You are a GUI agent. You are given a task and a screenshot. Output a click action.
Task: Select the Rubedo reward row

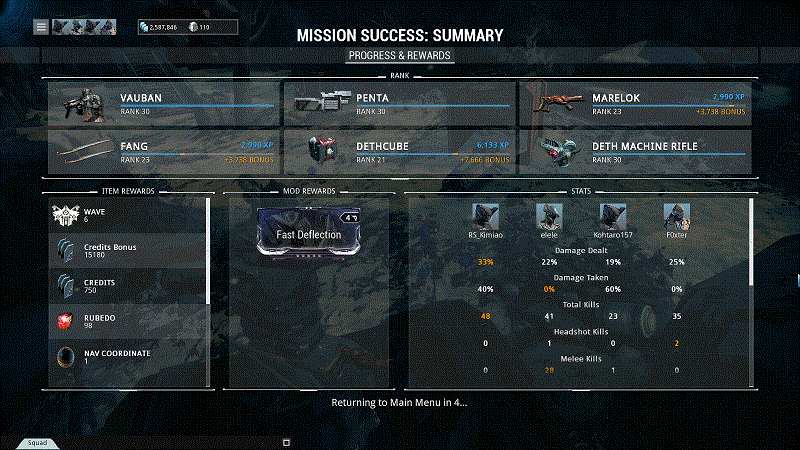click(x=128, y=322)
